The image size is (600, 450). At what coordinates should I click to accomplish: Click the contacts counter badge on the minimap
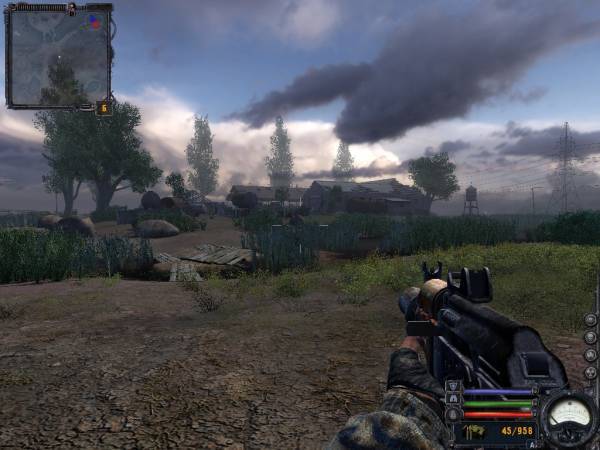click(104, 107)
